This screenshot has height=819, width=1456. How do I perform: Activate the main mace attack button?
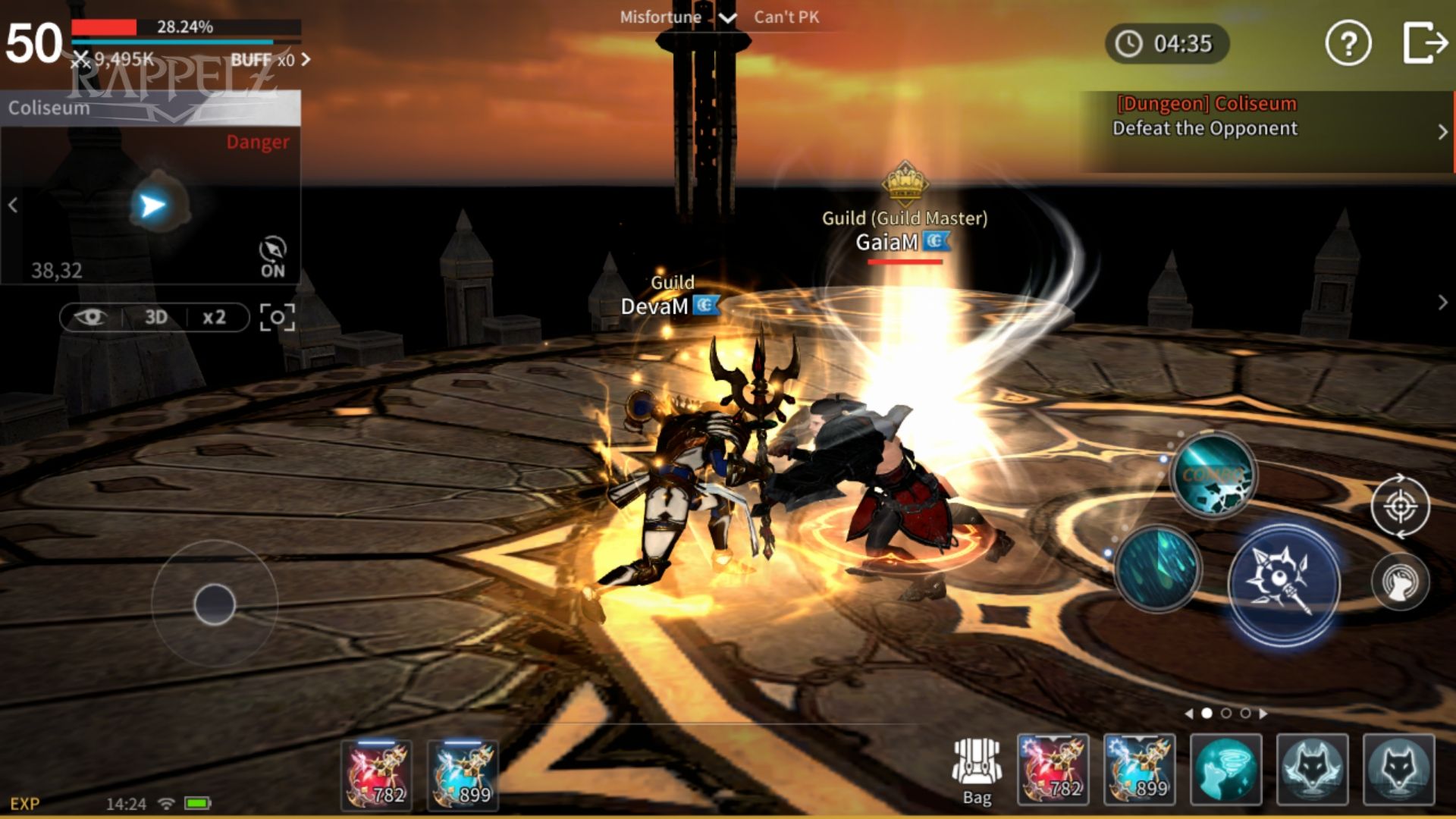(x=1283, y=585)
